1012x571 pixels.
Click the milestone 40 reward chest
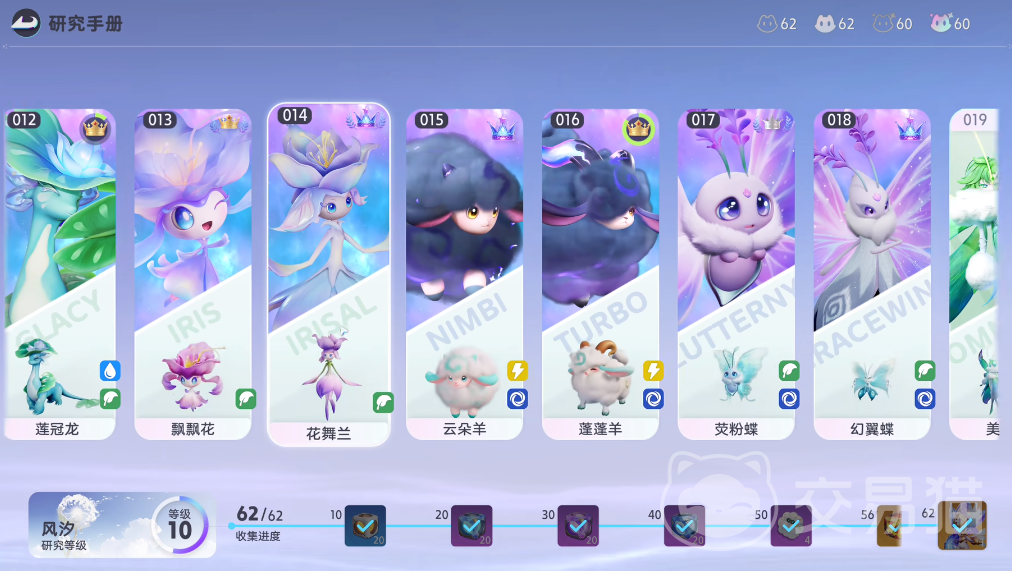(x=685, y=526)
